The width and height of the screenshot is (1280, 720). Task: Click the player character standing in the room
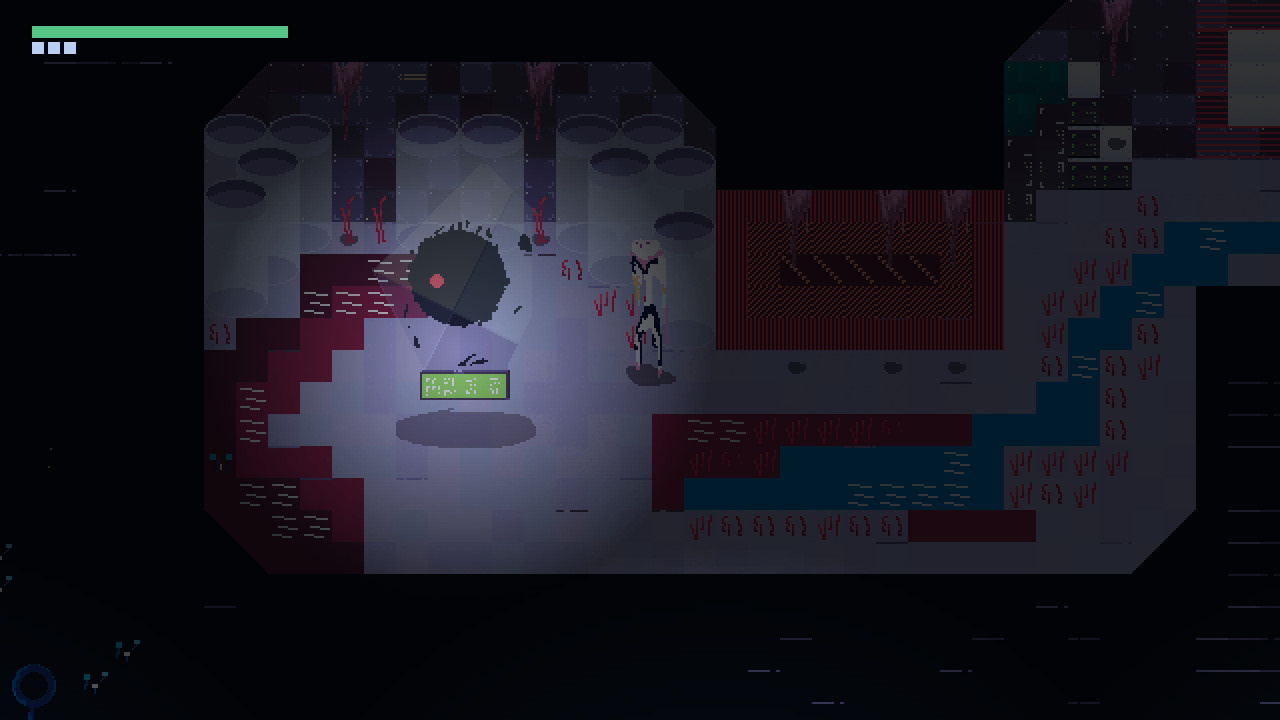pos(648,300)
